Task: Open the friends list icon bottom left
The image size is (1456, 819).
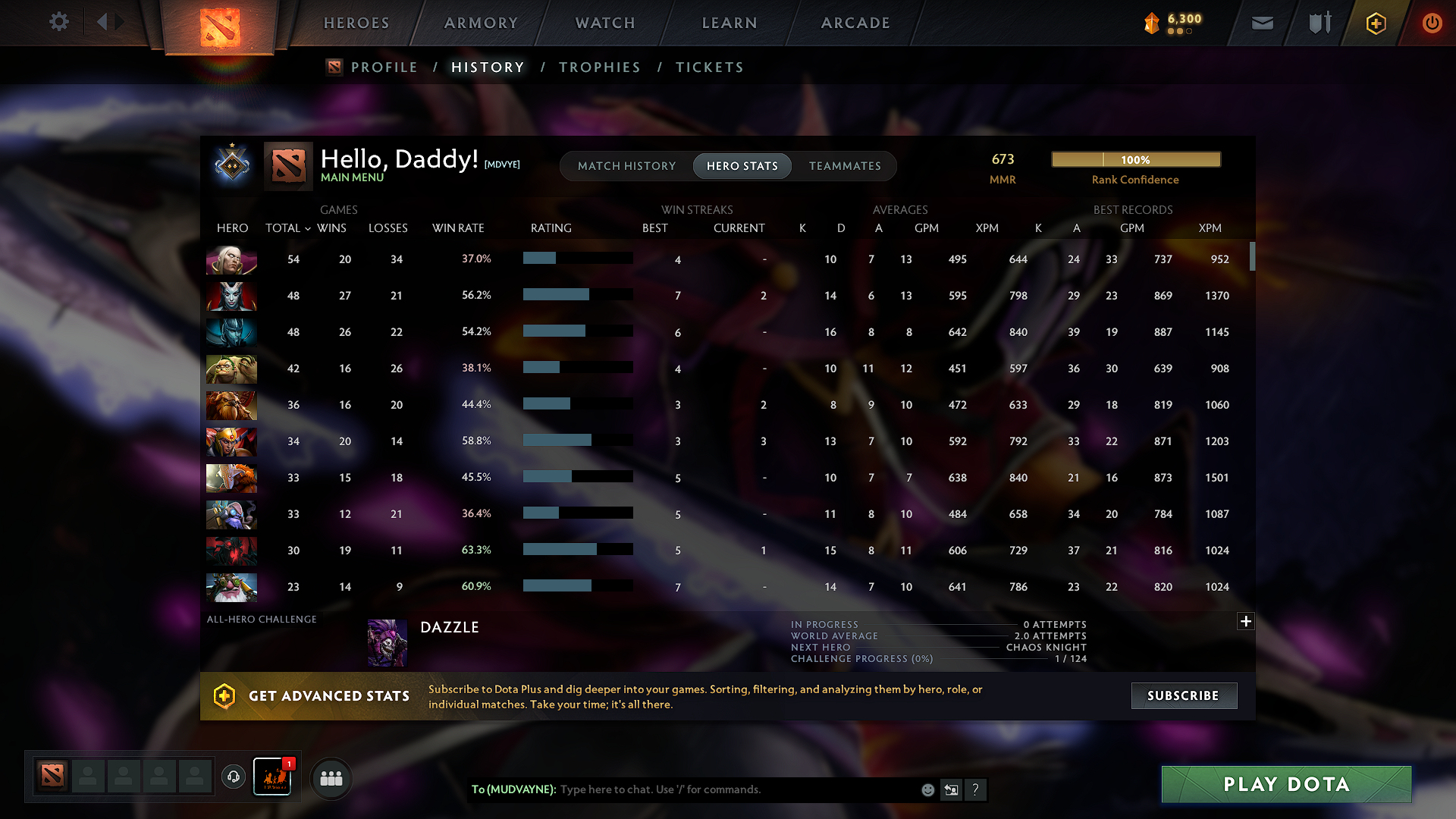Action: (x=331, y=777)
